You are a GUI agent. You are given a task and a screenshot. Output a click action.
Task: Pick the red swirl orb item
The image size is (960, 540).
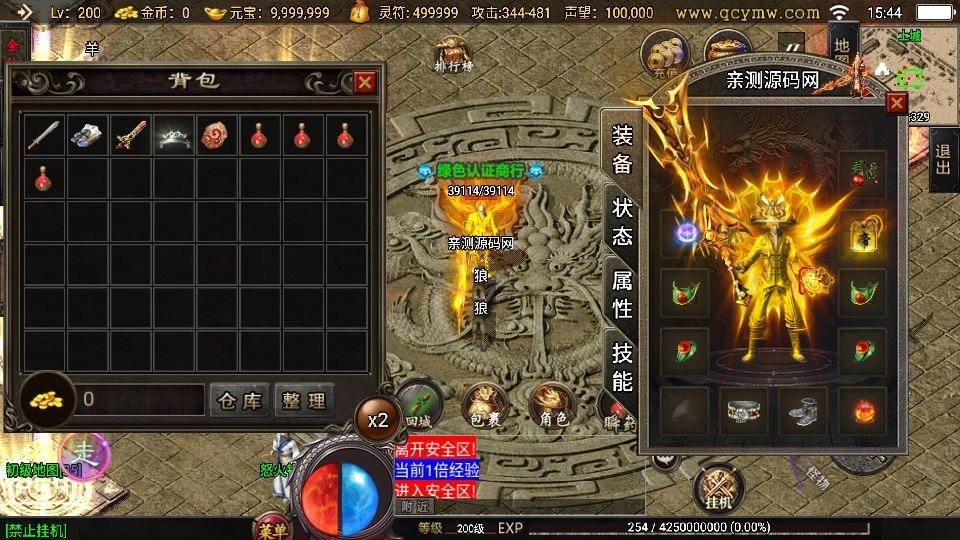coord(216,134)
